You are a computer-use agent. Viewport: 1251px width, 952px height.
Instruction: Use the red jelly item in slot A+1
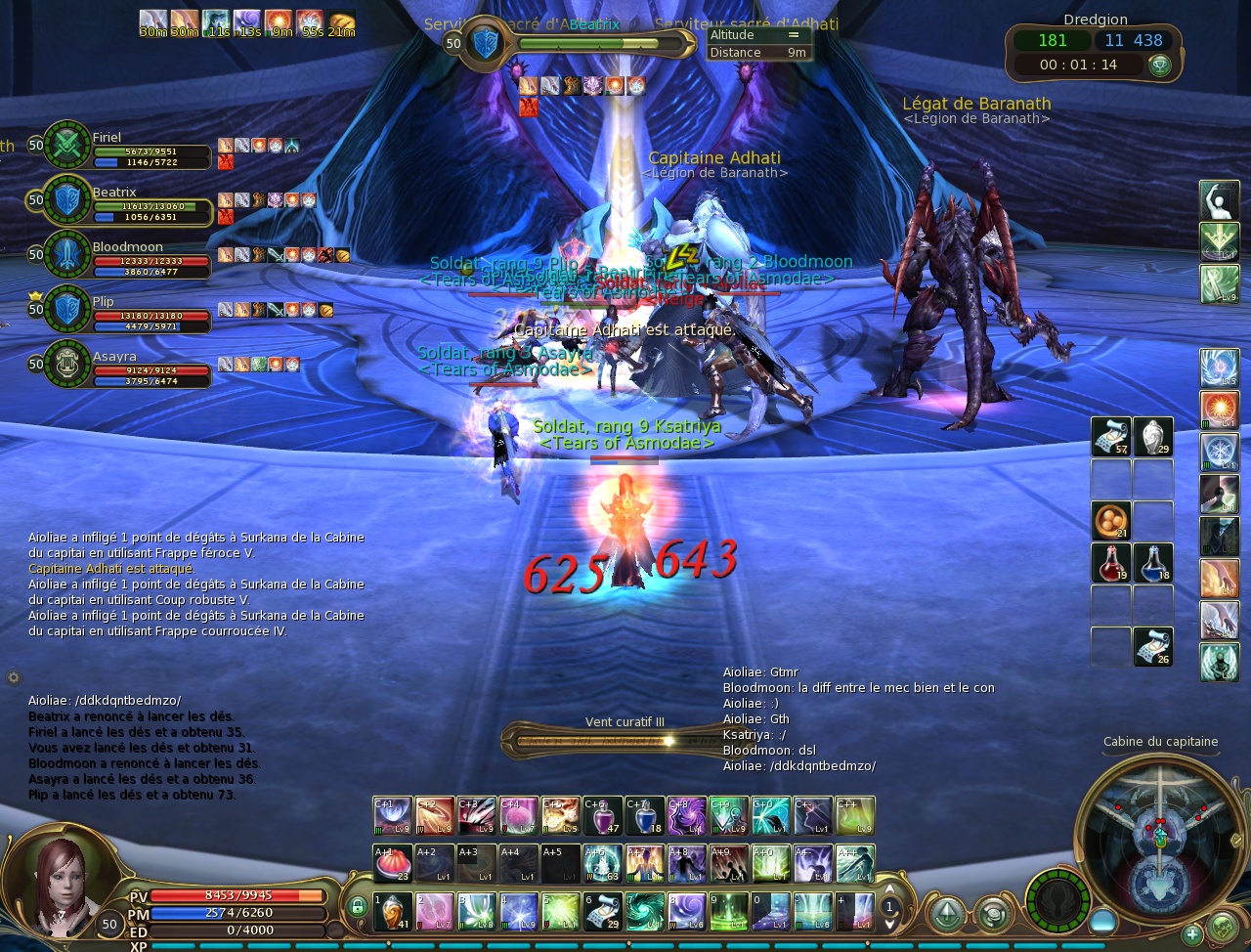[x=392, y=864]
